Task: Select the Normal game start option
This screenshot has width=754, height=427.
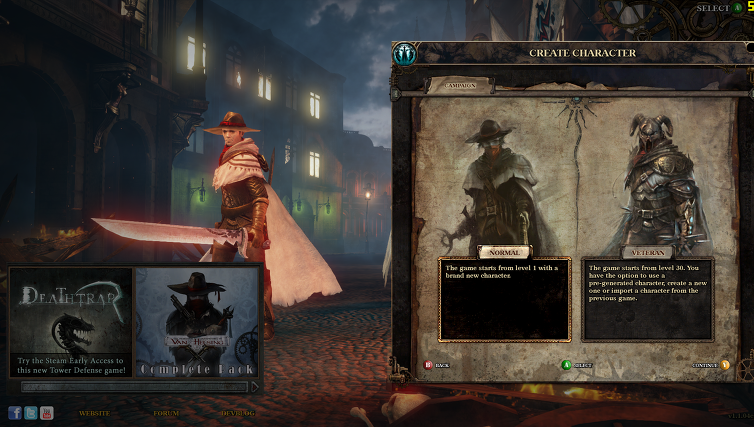Action: tap(502, 253)
